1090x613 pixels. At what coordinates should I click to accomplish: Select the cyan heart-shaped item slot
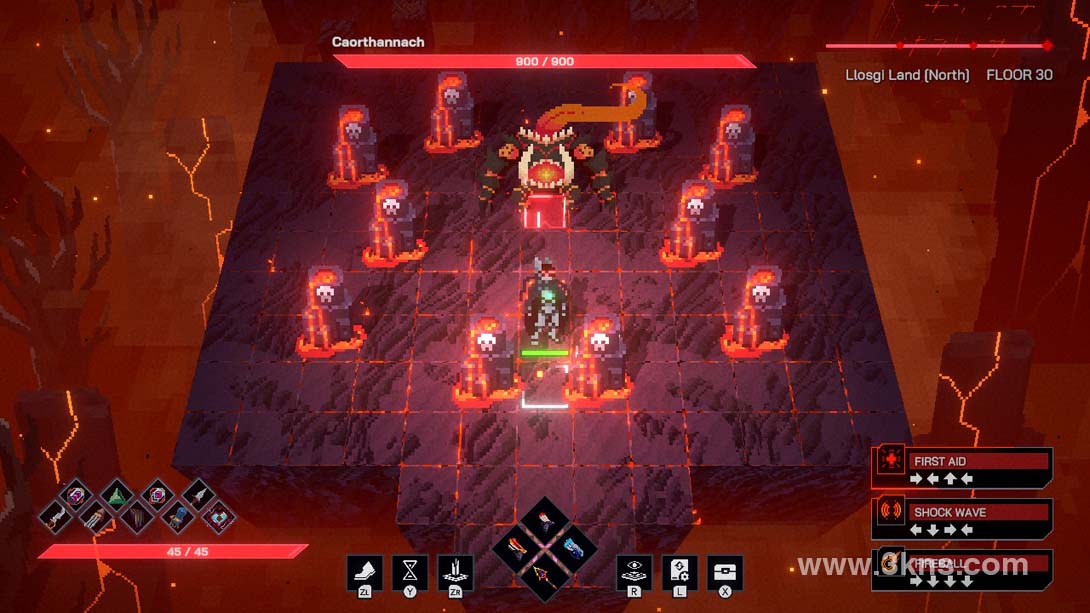pos(217,517)
